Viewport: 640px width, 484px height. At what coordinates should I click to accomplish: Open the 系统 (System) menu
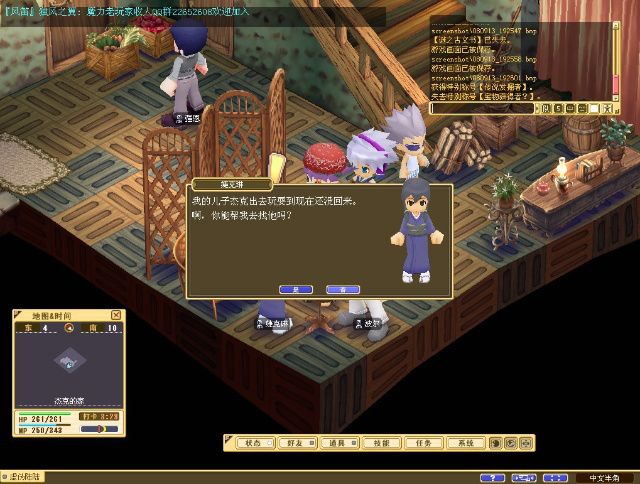[x=467, y=443]
